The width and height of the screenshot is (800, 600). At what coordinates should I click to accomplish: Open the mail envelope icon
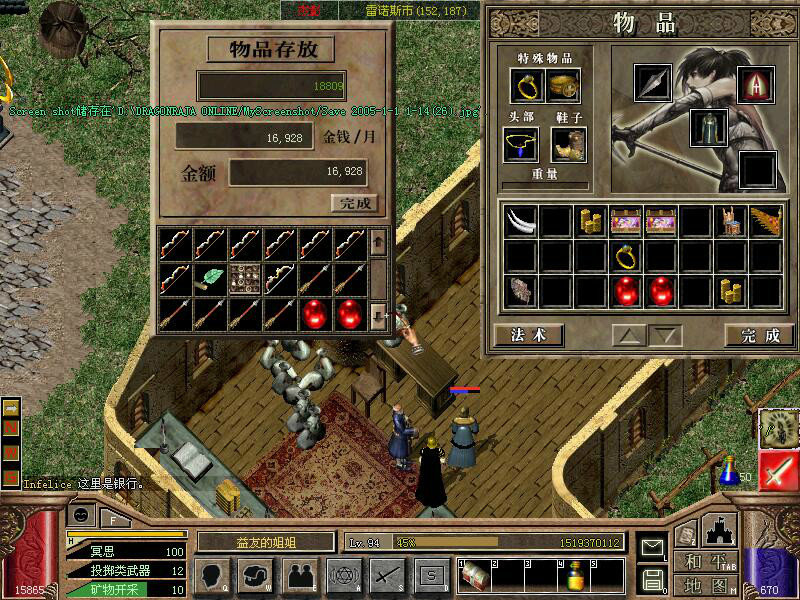[x=652, y=548]
